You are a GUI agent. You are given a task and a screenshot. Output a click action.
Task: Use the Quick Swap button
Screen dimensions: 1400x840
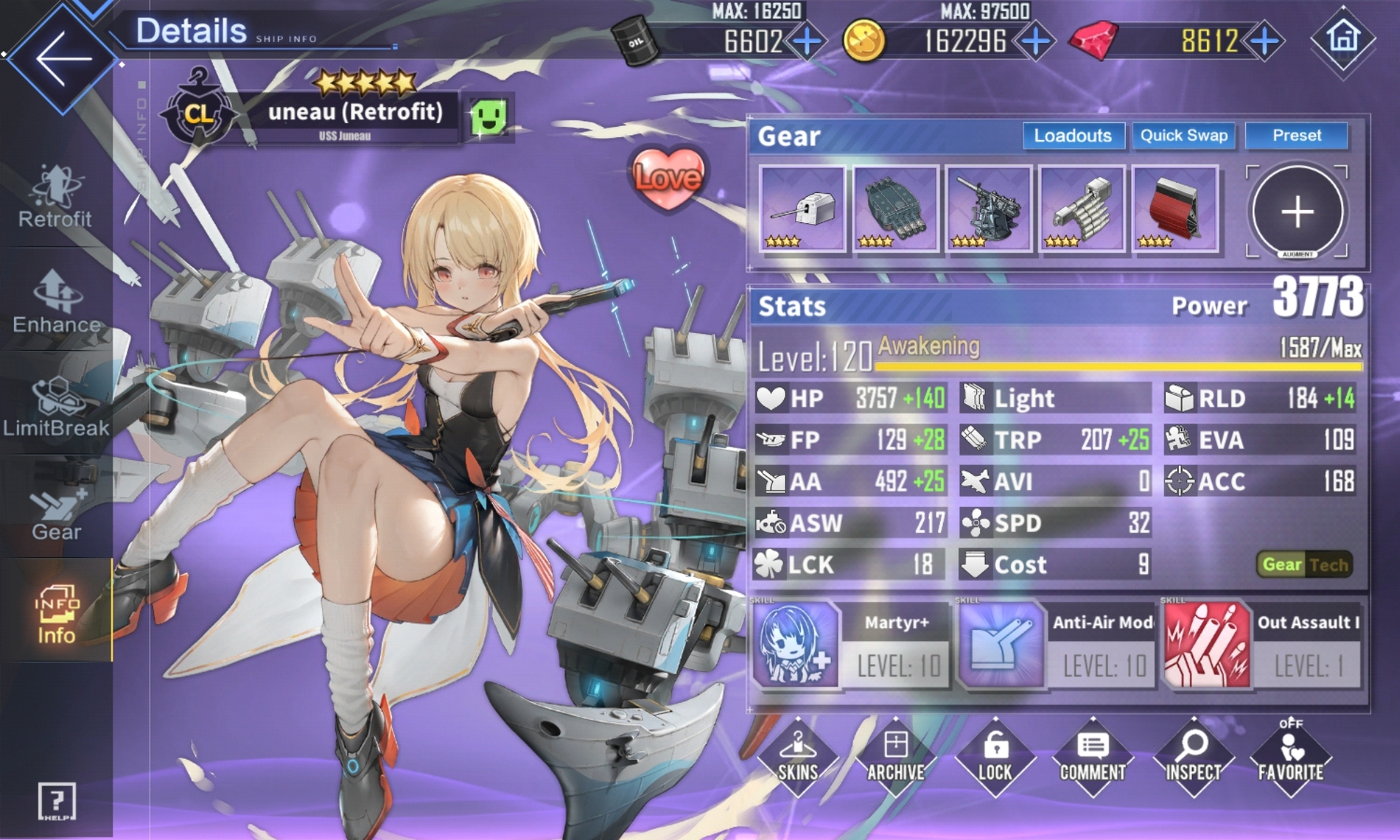pos(1183,136)
